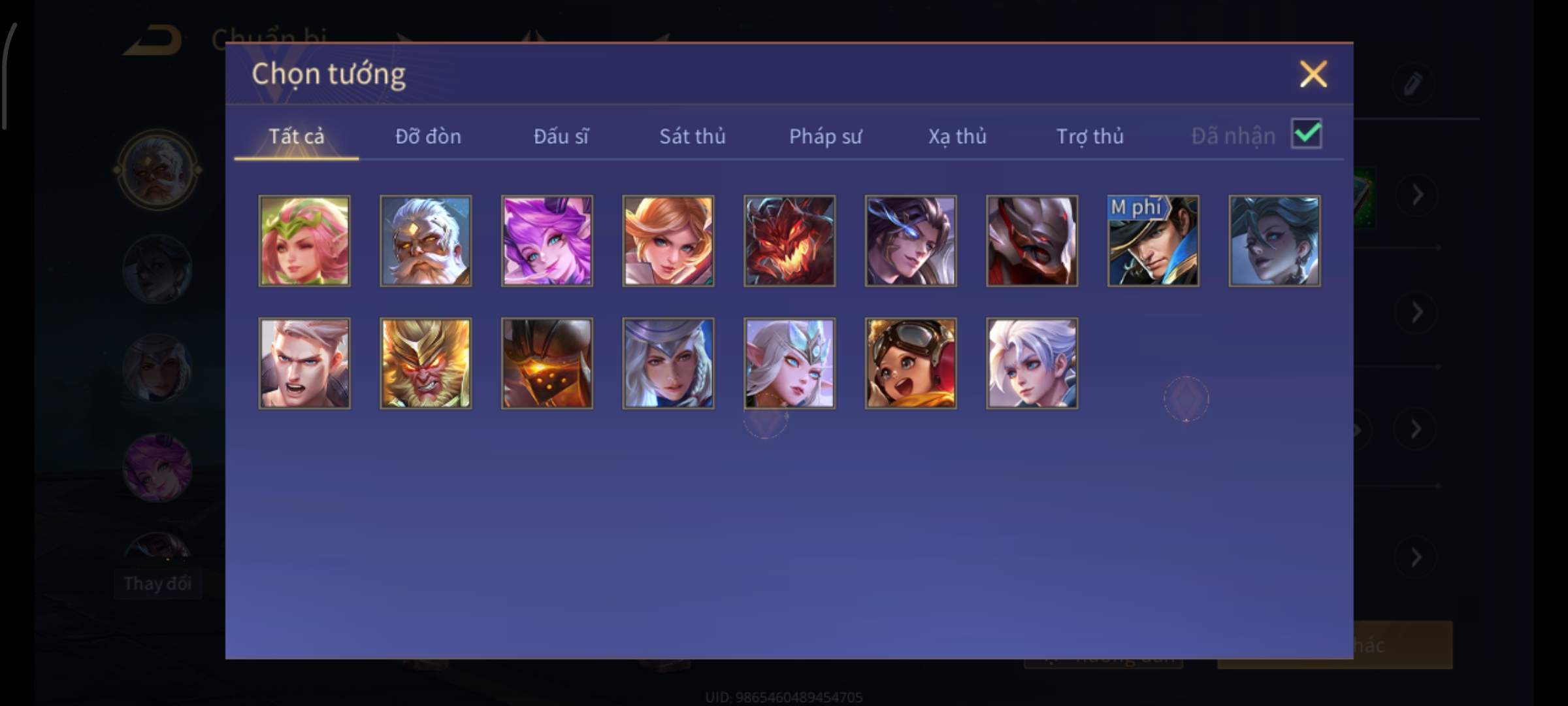Pick the golden monkey king hero
This screenshot has width=1568, height=706.
pos(425,363)
